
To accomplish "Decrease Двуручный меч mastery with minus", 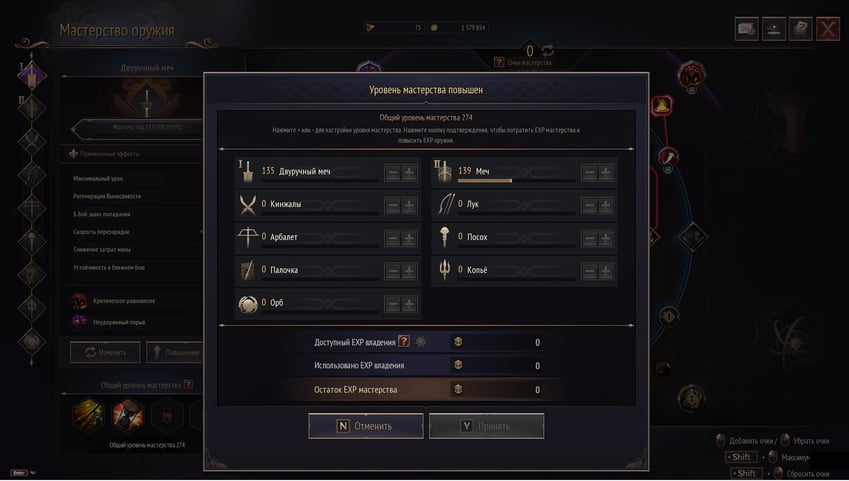I will [x=392, y=172].
